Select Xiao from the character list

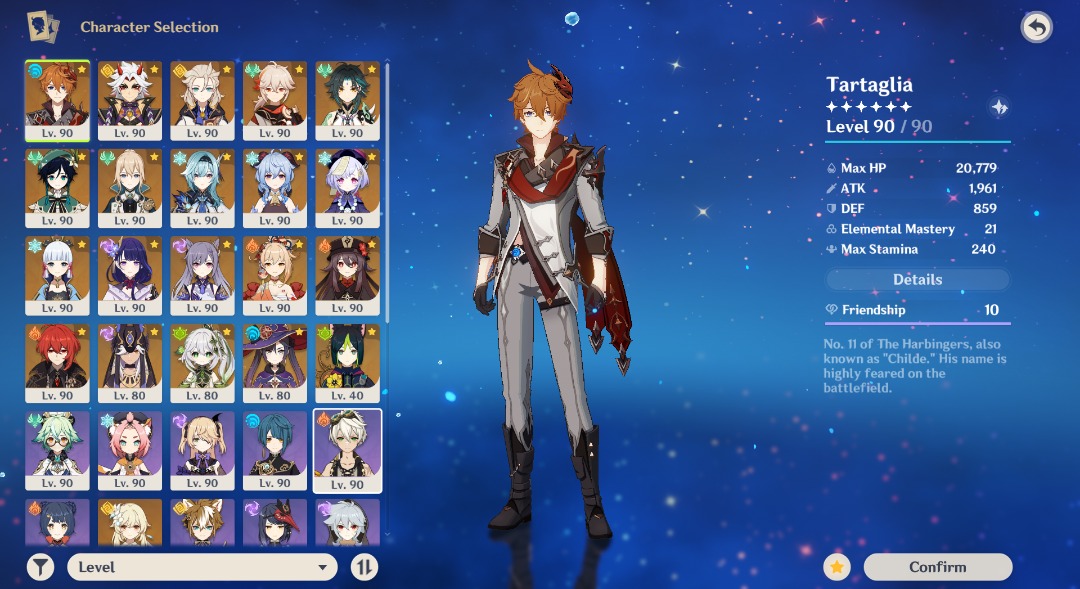pyautogui.click(x=347, y=100)
